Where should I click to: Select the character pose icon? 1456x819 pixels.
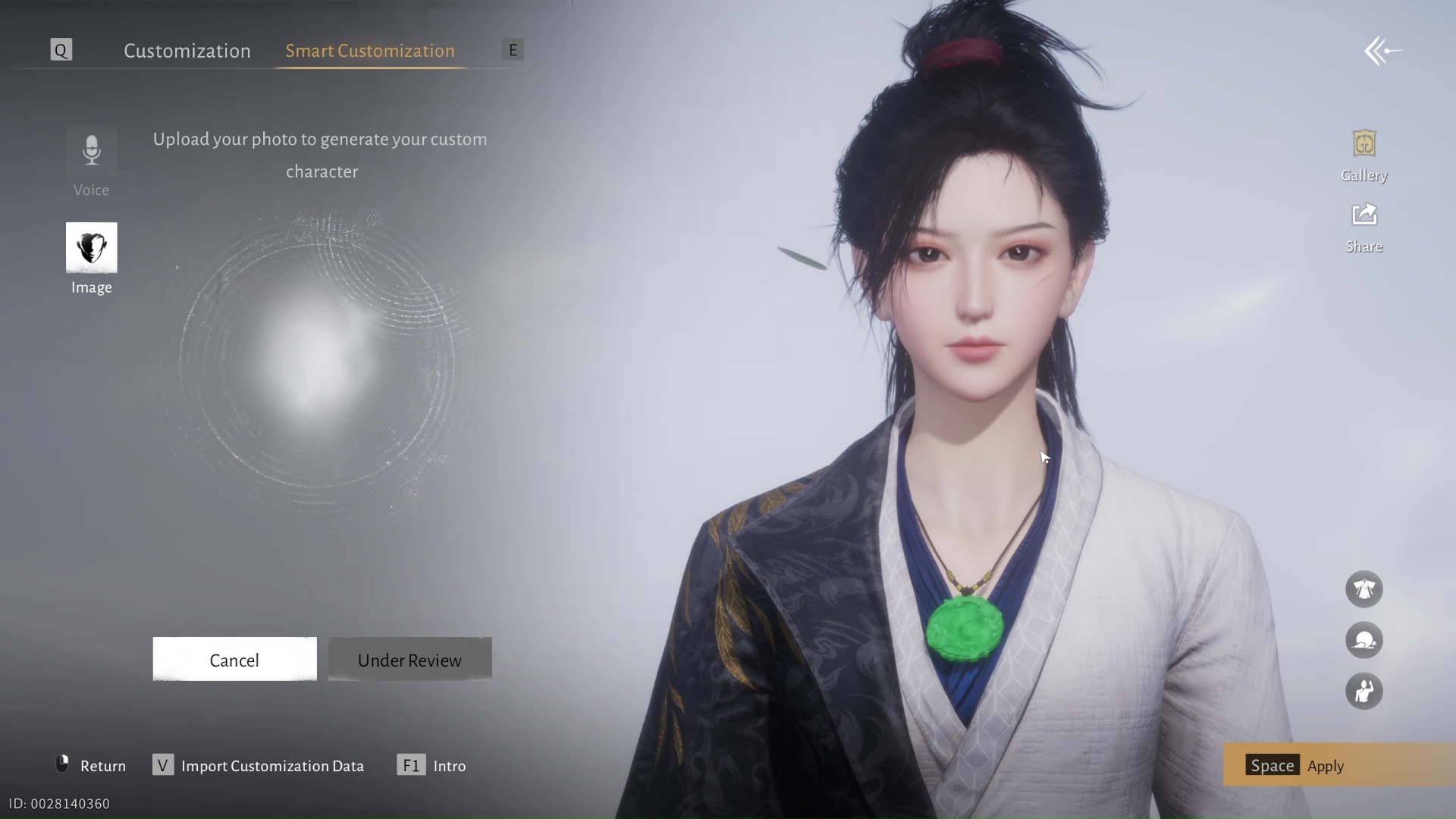pyautogui.click(x=1363, y=692)
